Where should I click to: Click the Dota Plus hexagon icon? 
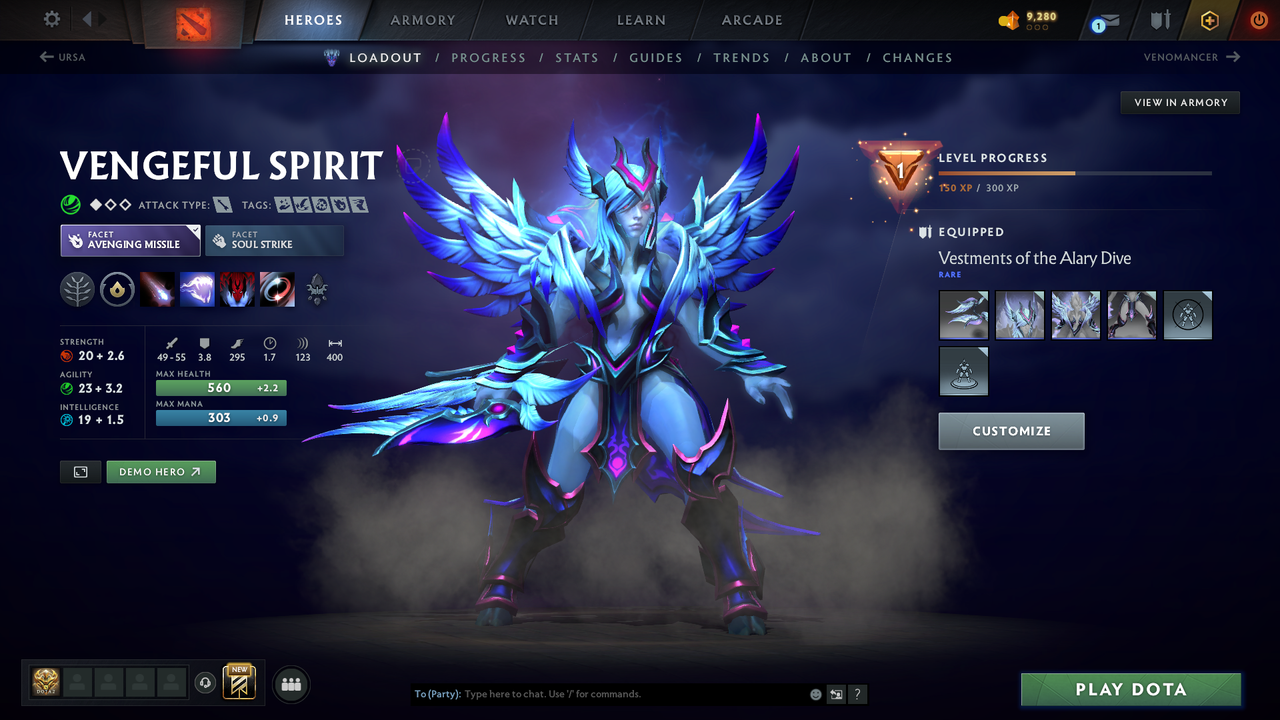pyautogui.click(x=1209, y=20)
